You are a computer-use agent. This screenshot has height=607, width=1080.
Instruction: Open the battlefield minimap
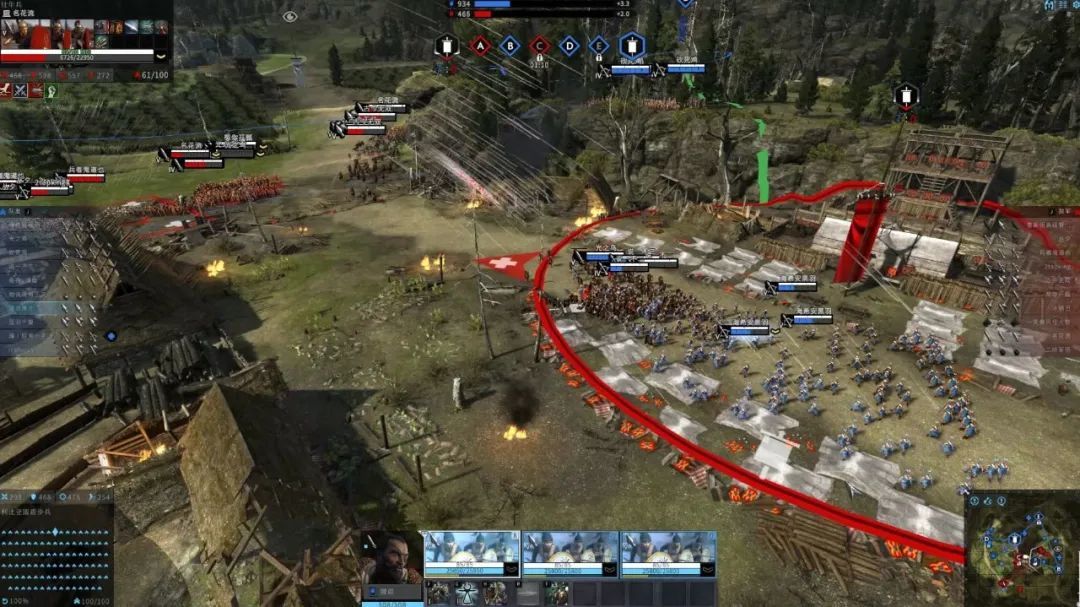(x=1020, y=546)
